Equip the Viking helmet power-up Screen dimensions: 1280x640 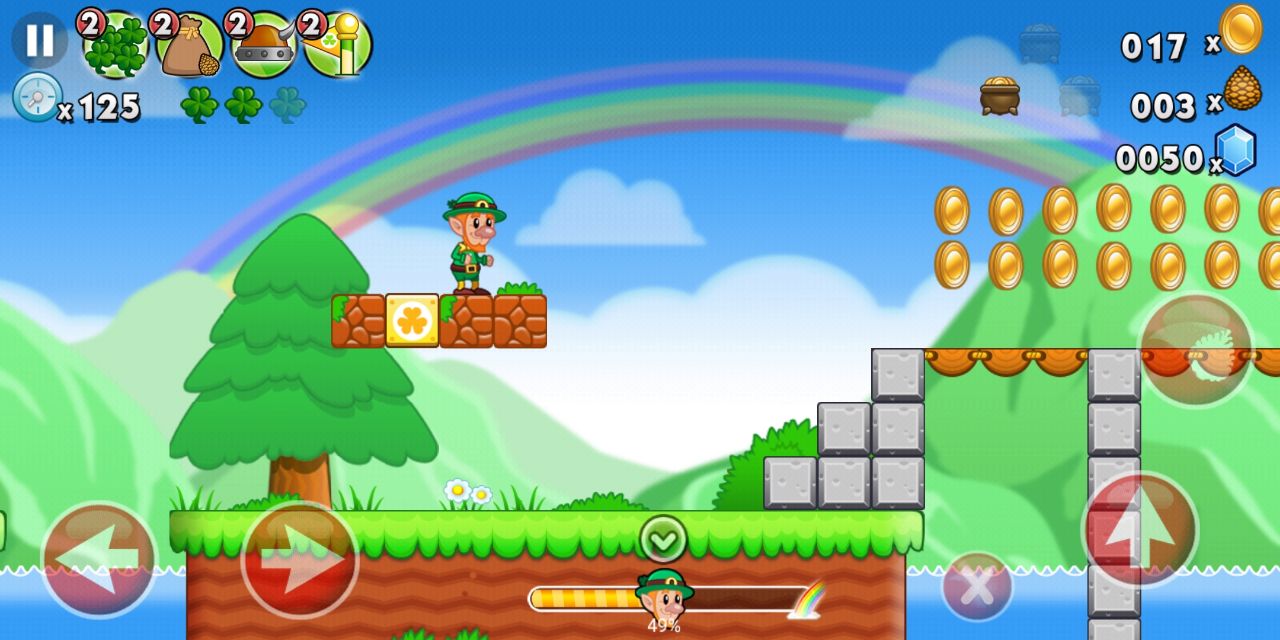coord(264,45)
